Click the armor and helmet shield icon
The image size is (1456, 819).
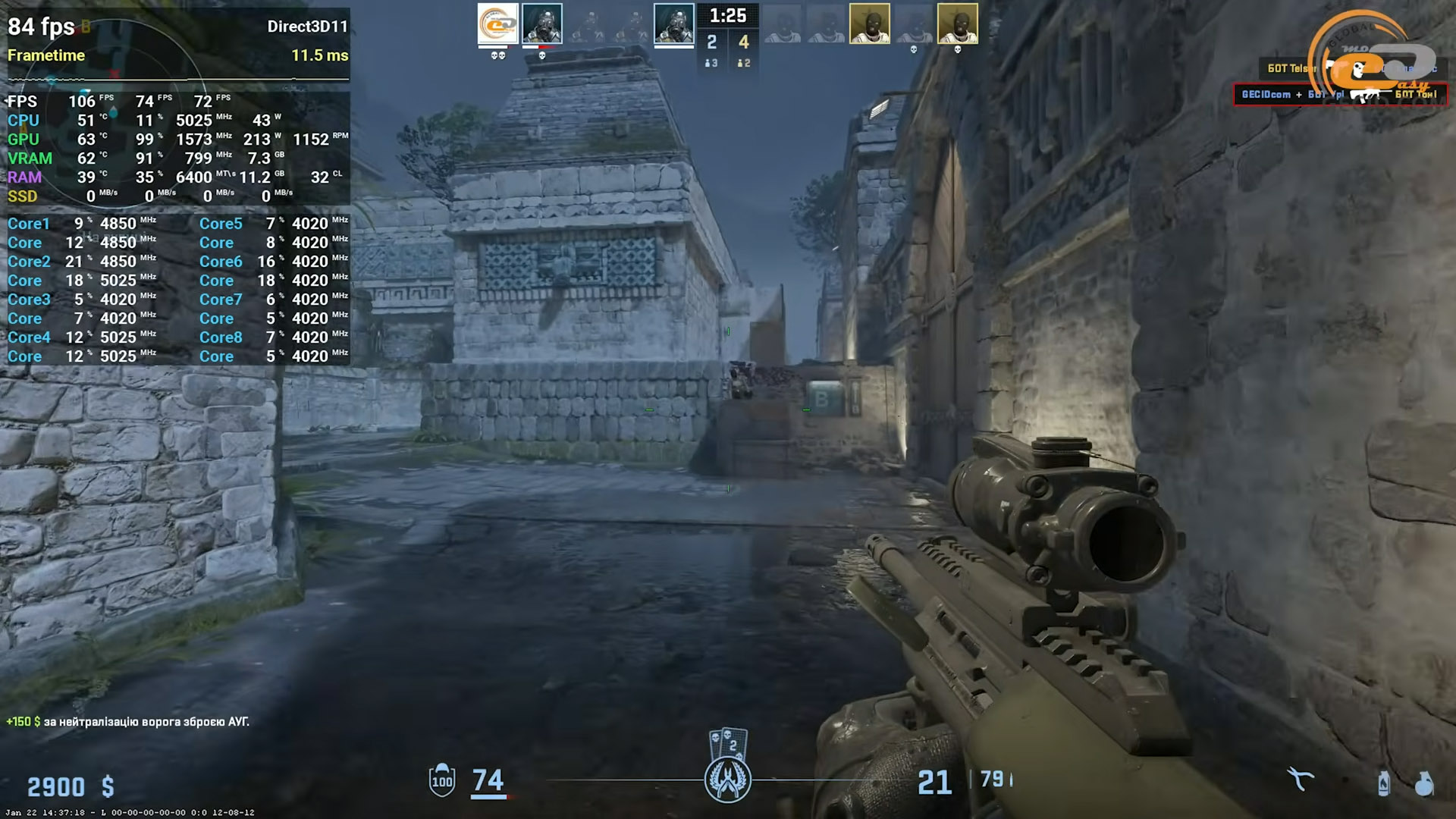[442, 780]
